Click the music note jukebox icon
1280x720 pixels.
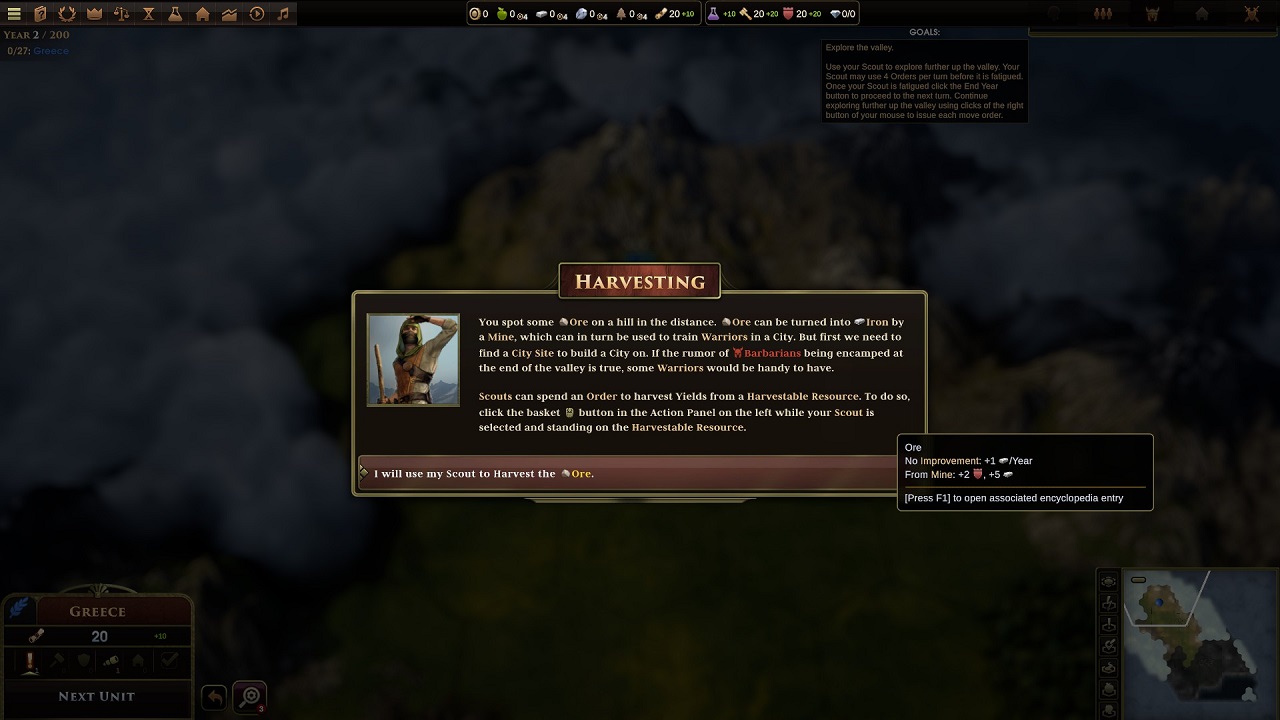click(284, 13)
